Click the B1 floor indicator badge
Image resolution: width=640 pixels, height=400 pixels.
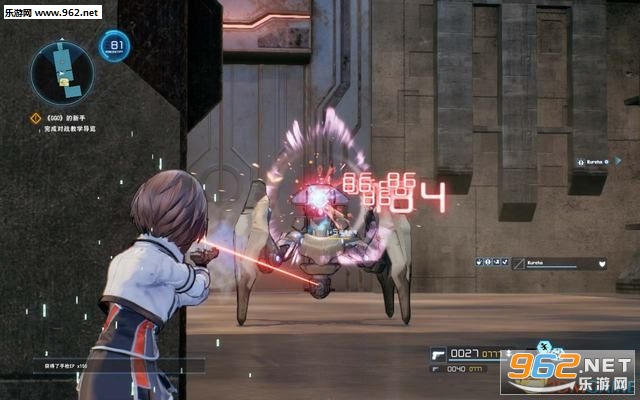pyautogui.click(x=115, y=46)
